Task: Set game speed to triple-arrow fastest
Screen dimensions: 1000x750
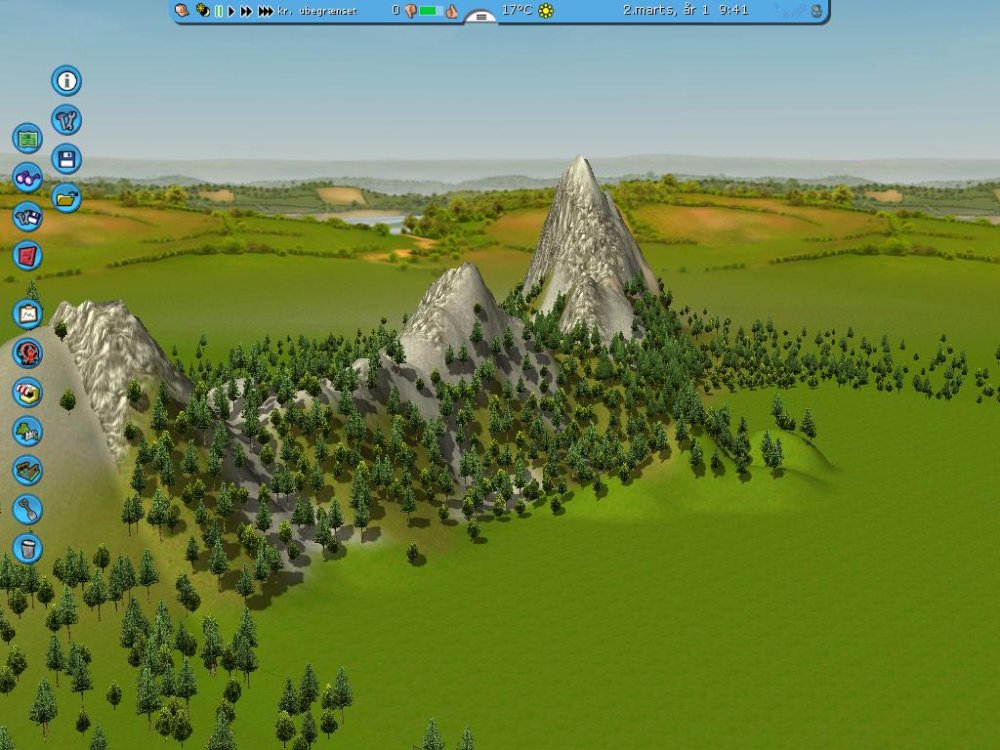Action: pyautogui.click(x=265, y=11)
